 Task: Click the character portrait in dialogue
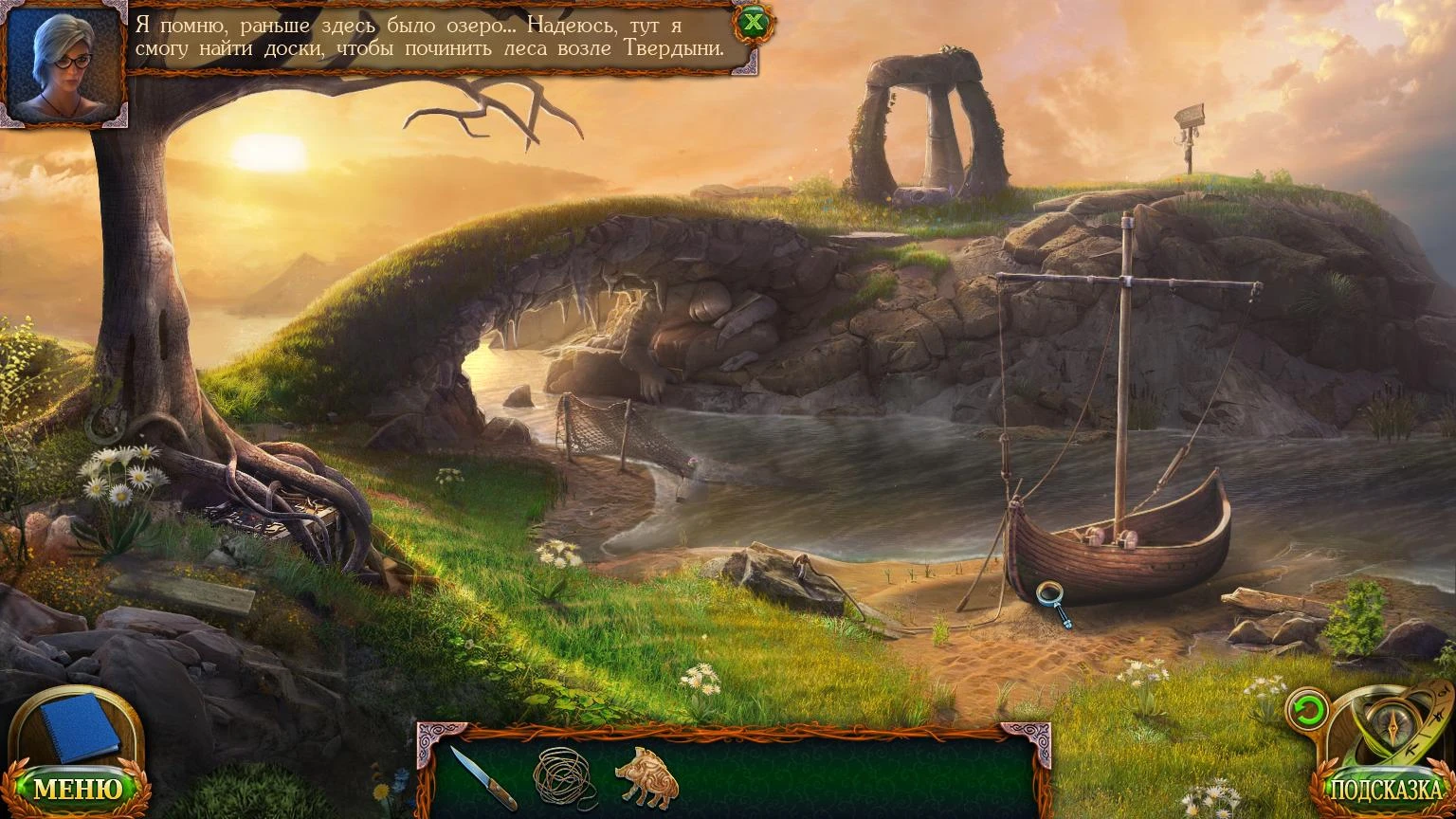pos(64,64)
